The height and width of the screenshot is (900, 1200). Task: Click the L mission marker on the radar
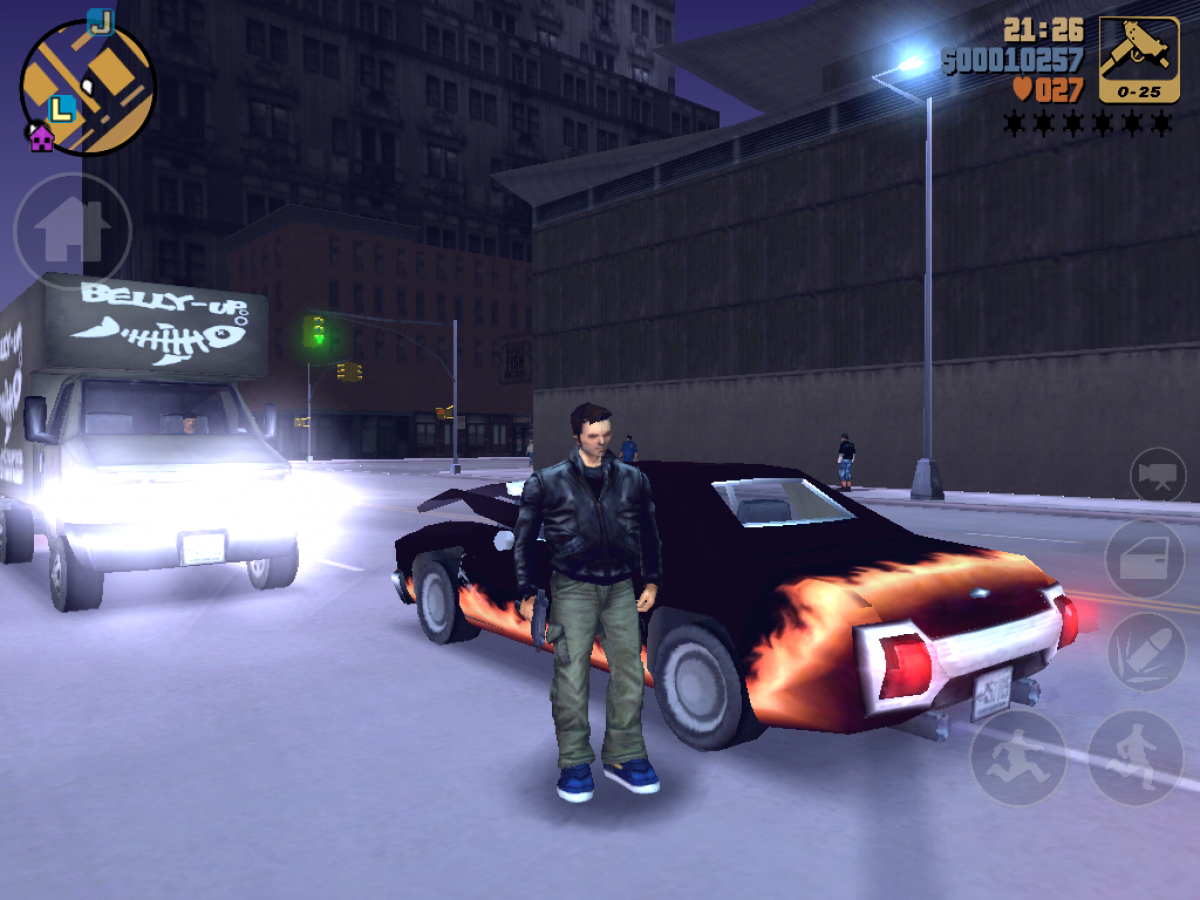click(x=62, y=107)
